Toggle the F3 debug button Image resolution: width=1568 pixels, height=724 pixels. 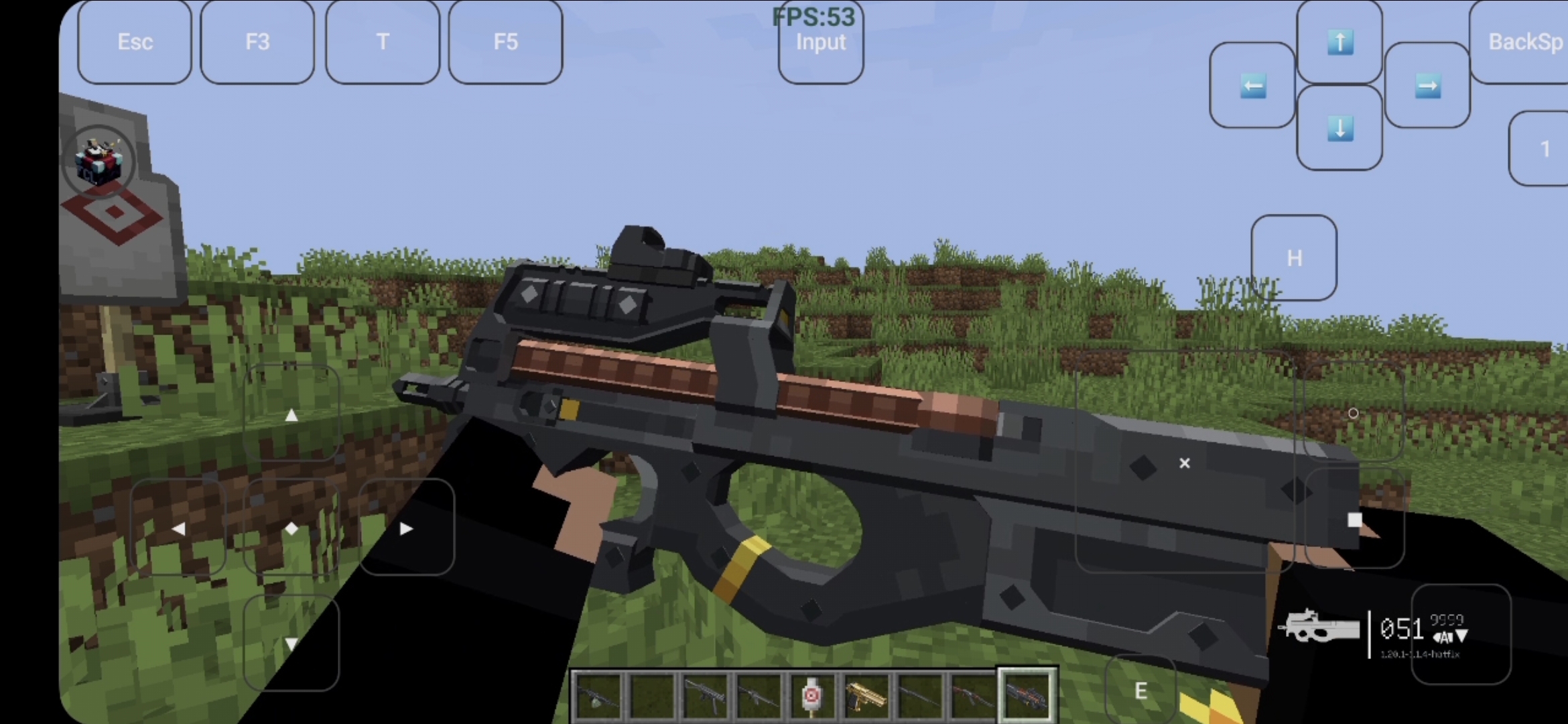click(x=257, y=42)
